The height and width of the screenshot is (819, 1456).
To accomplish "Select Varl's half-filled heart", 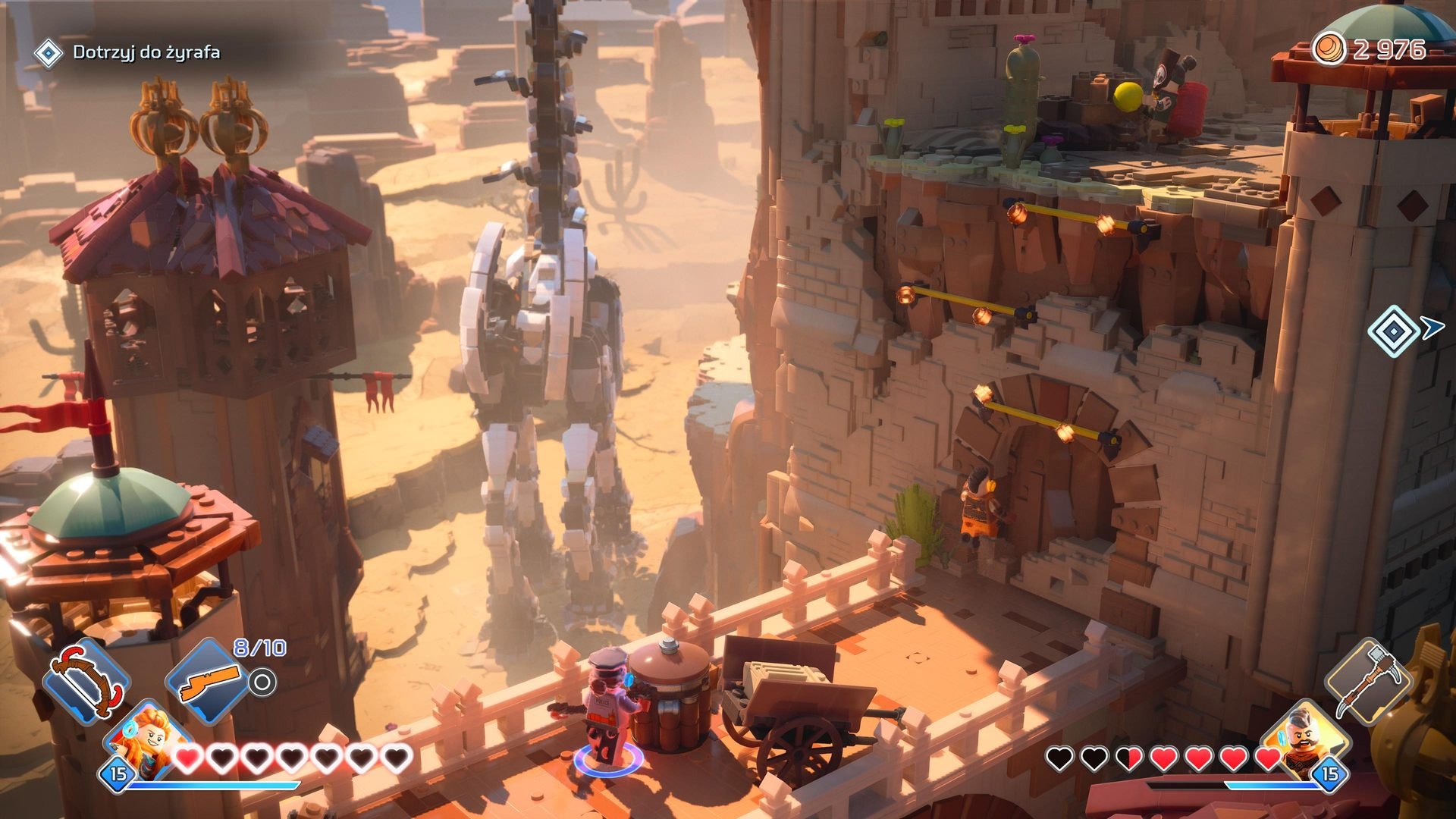I will pyautogui.click(x=1130, y=758).
